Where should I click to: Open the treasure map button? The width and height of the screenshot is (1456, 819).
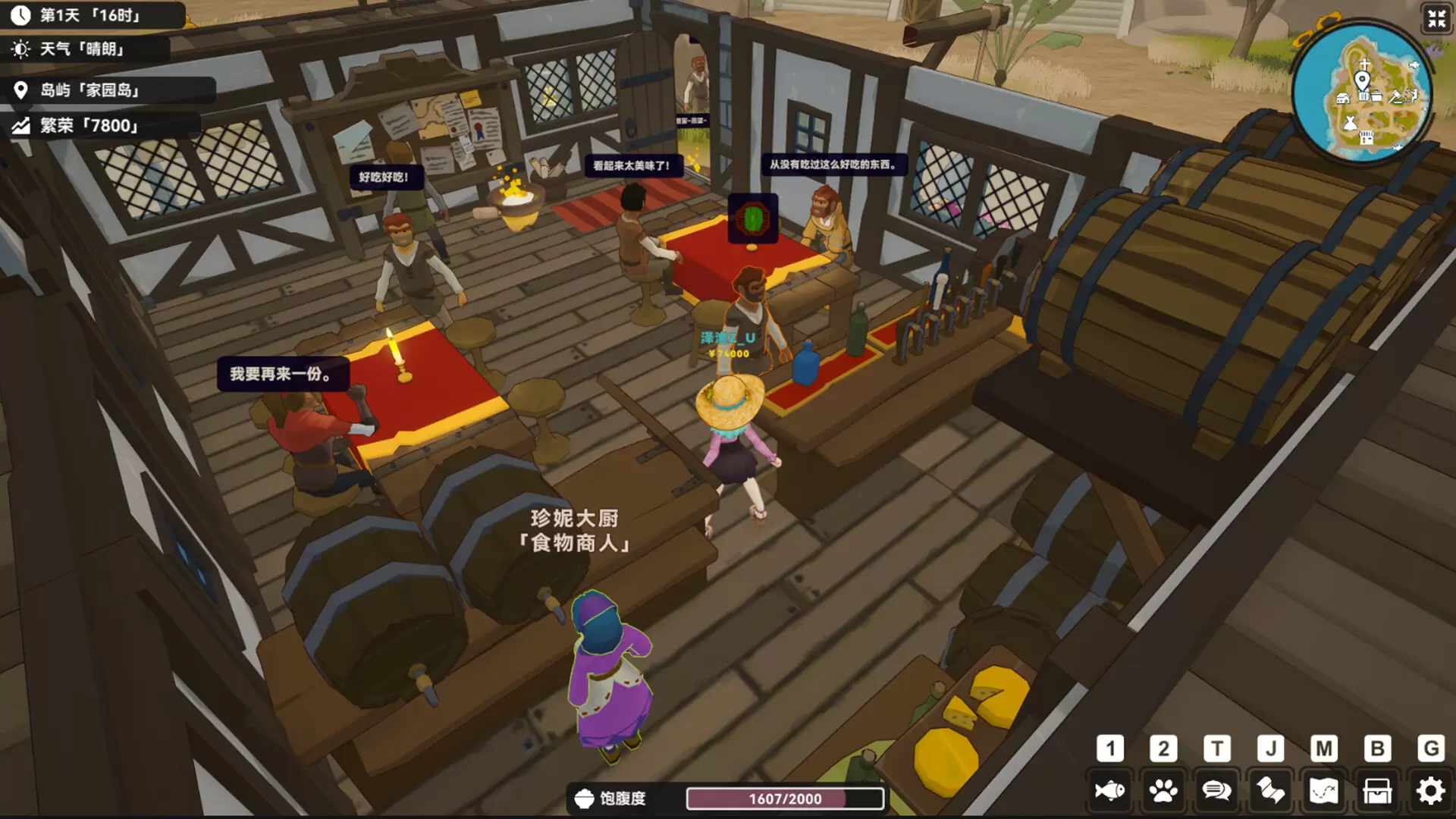pyautogui.click(x=1323, y=791)
